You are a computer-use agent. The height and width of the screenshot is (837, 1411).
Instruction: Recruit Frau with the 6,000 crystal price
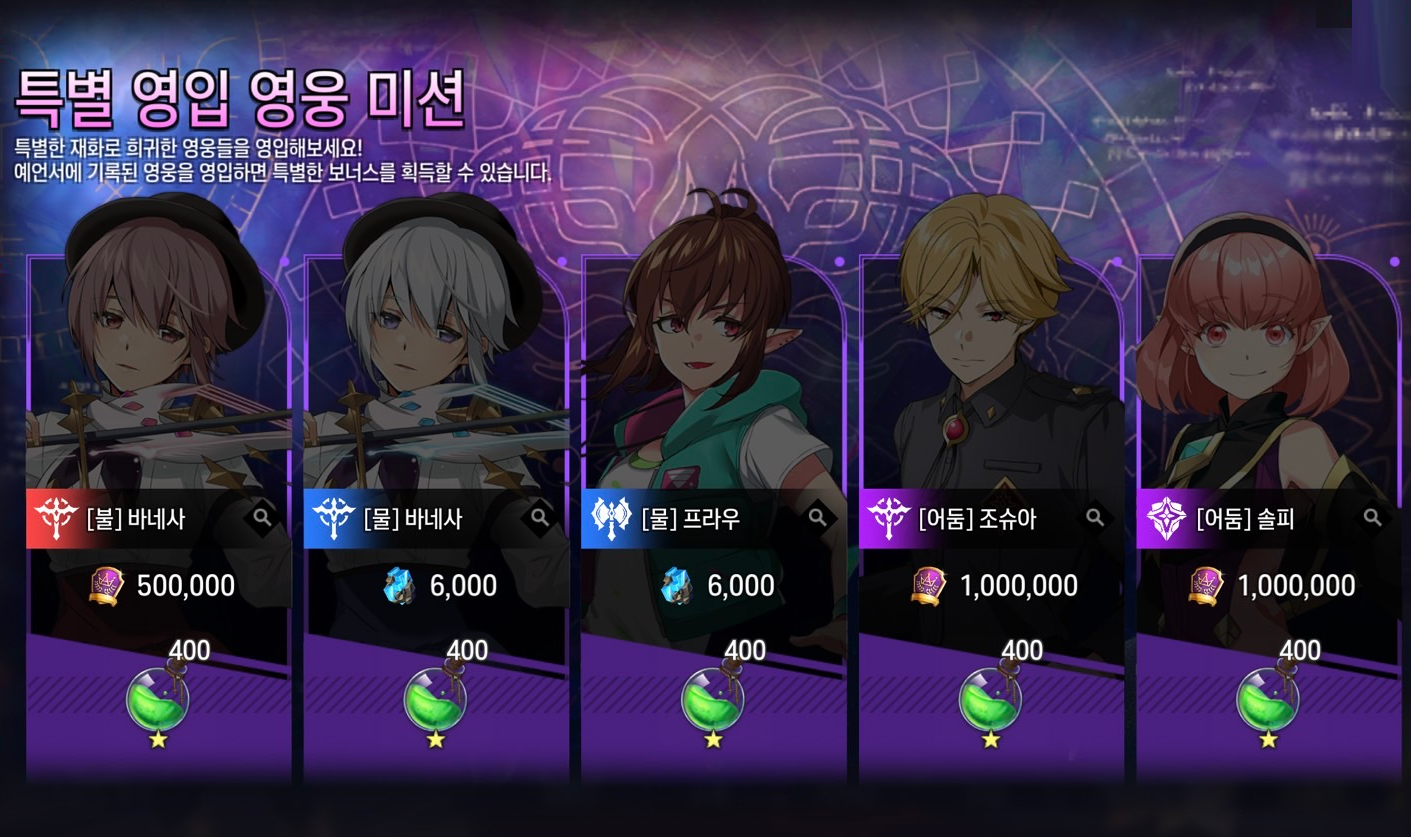716,586
